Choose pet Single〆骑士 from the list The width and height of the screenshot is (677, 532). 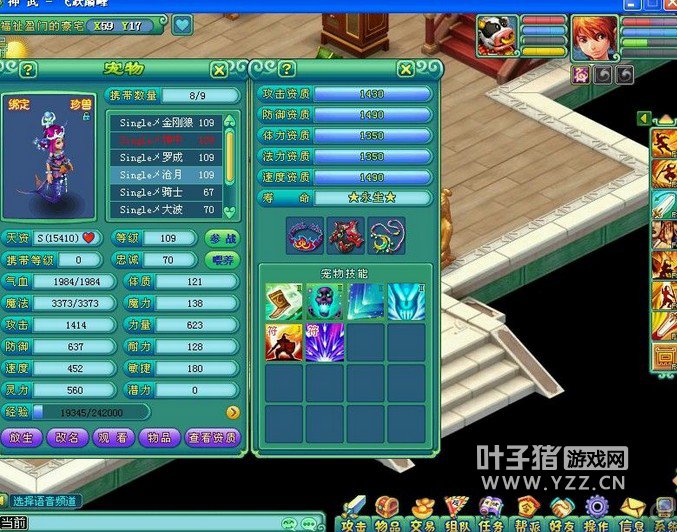[x=167, y=192]
